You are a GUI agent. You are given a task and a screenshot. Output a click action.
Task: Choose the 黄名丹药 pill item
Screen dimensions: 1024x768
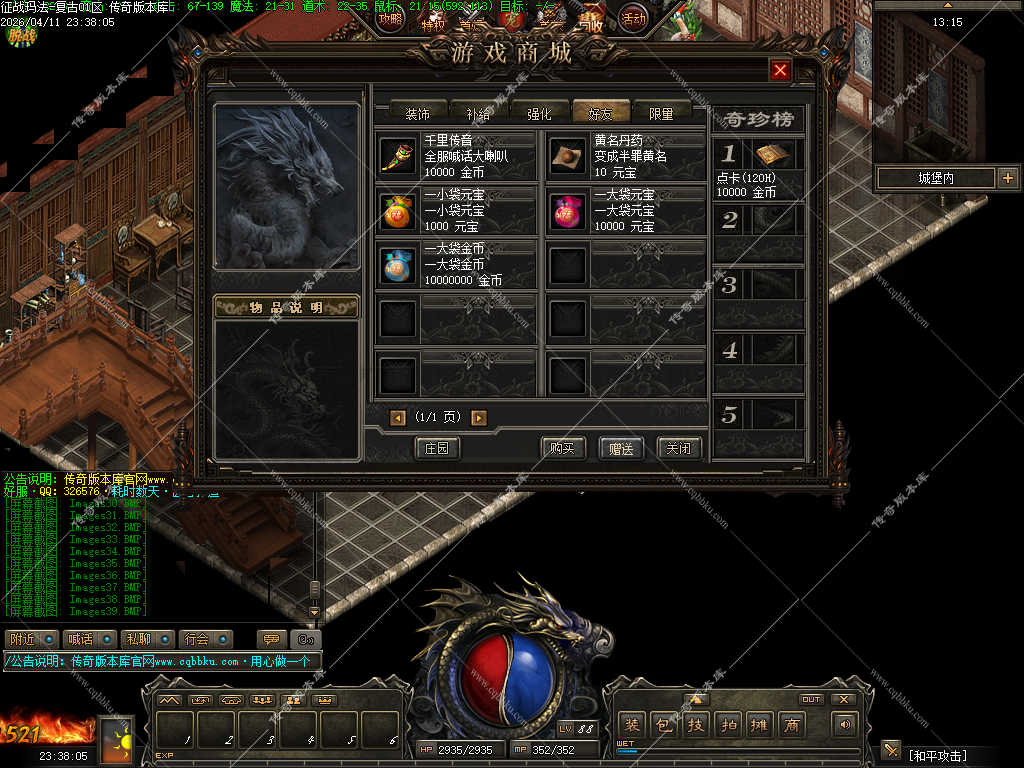tap(567, 156)
